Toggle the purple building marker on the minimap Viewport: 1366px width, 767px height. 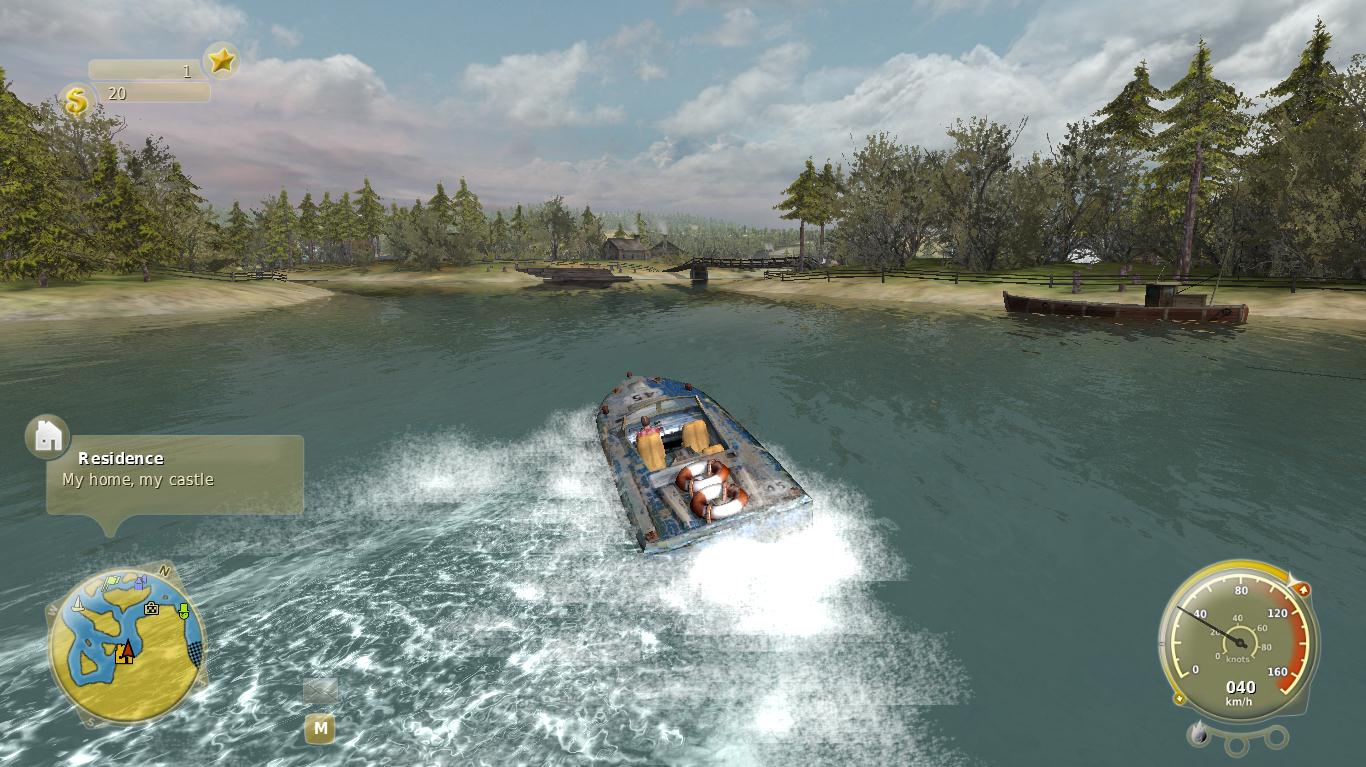coord(139,583)
